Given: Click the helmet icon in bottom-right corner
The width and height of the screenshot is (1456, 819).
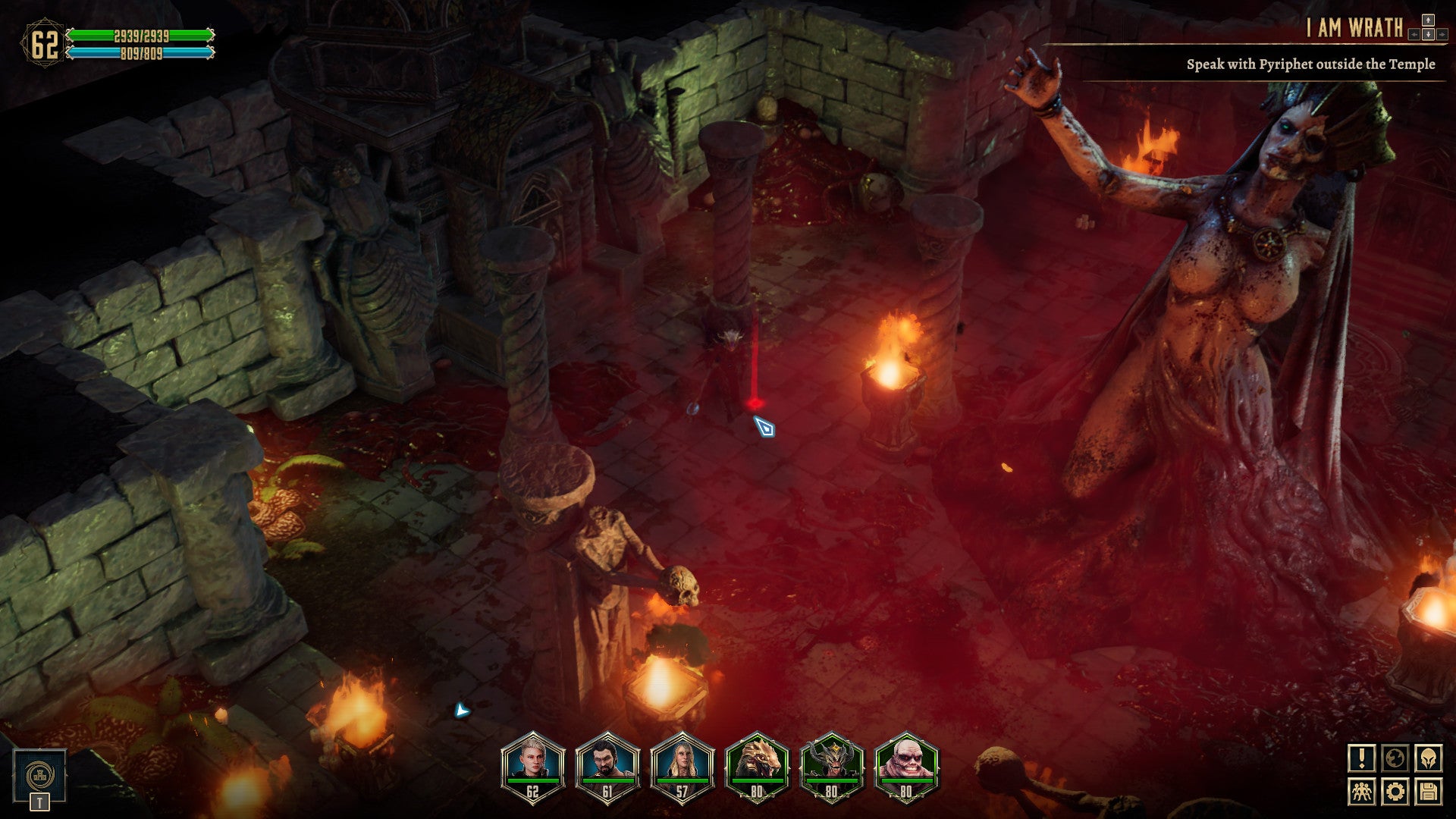Looking at the screenshot, I should pos(1429,758).
